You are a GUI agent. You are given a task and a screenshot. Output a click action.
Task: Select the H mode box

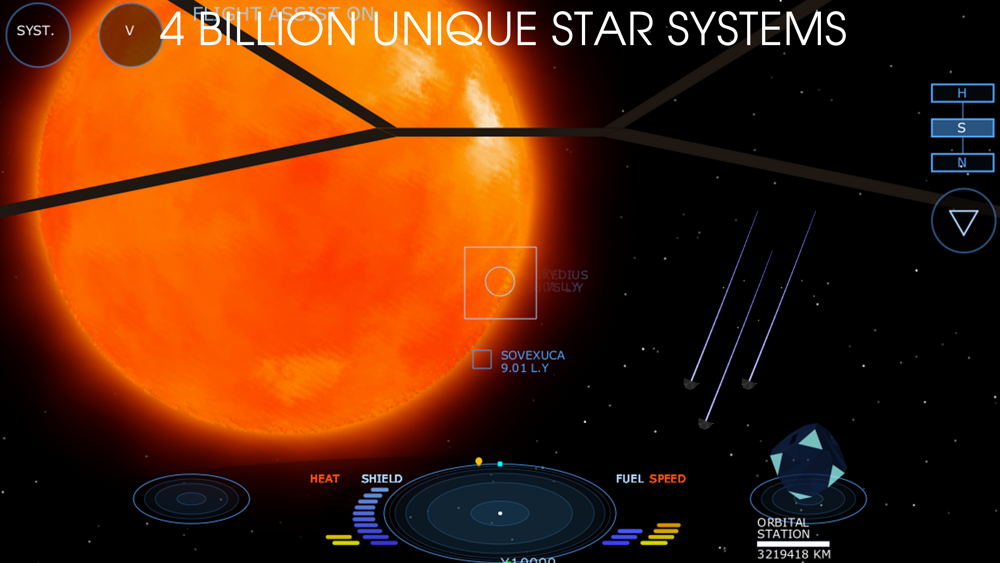(x=962, y=93)
